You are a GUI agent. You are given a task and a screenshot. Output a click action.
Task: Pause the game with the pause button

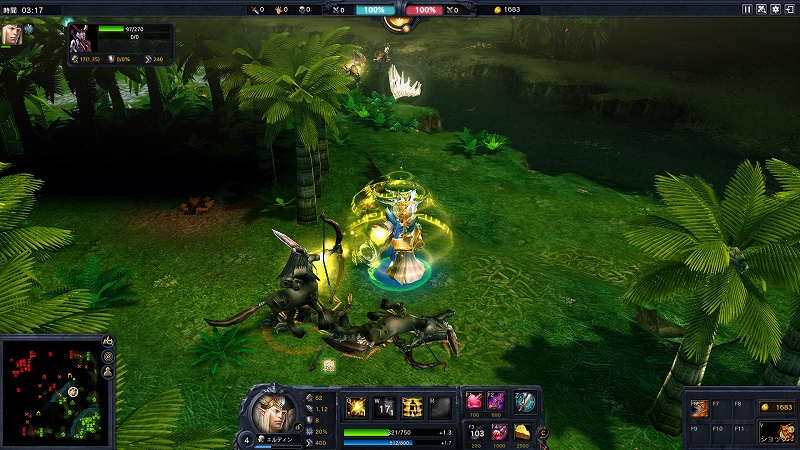coord(747,9)
